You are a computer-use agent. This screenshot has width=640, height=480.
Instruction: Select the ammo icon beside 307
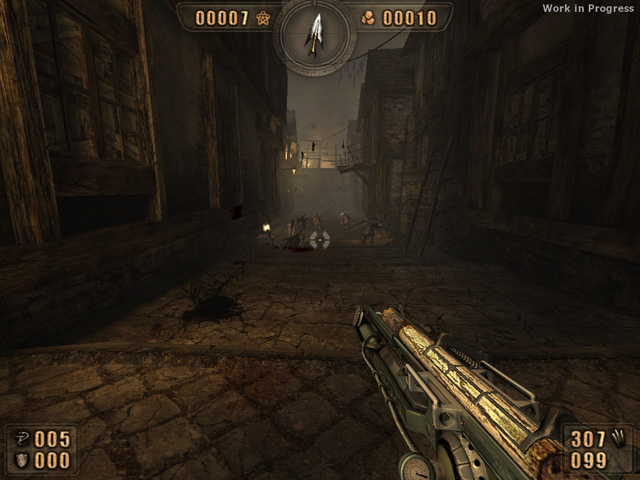click(x=619, y=437)
